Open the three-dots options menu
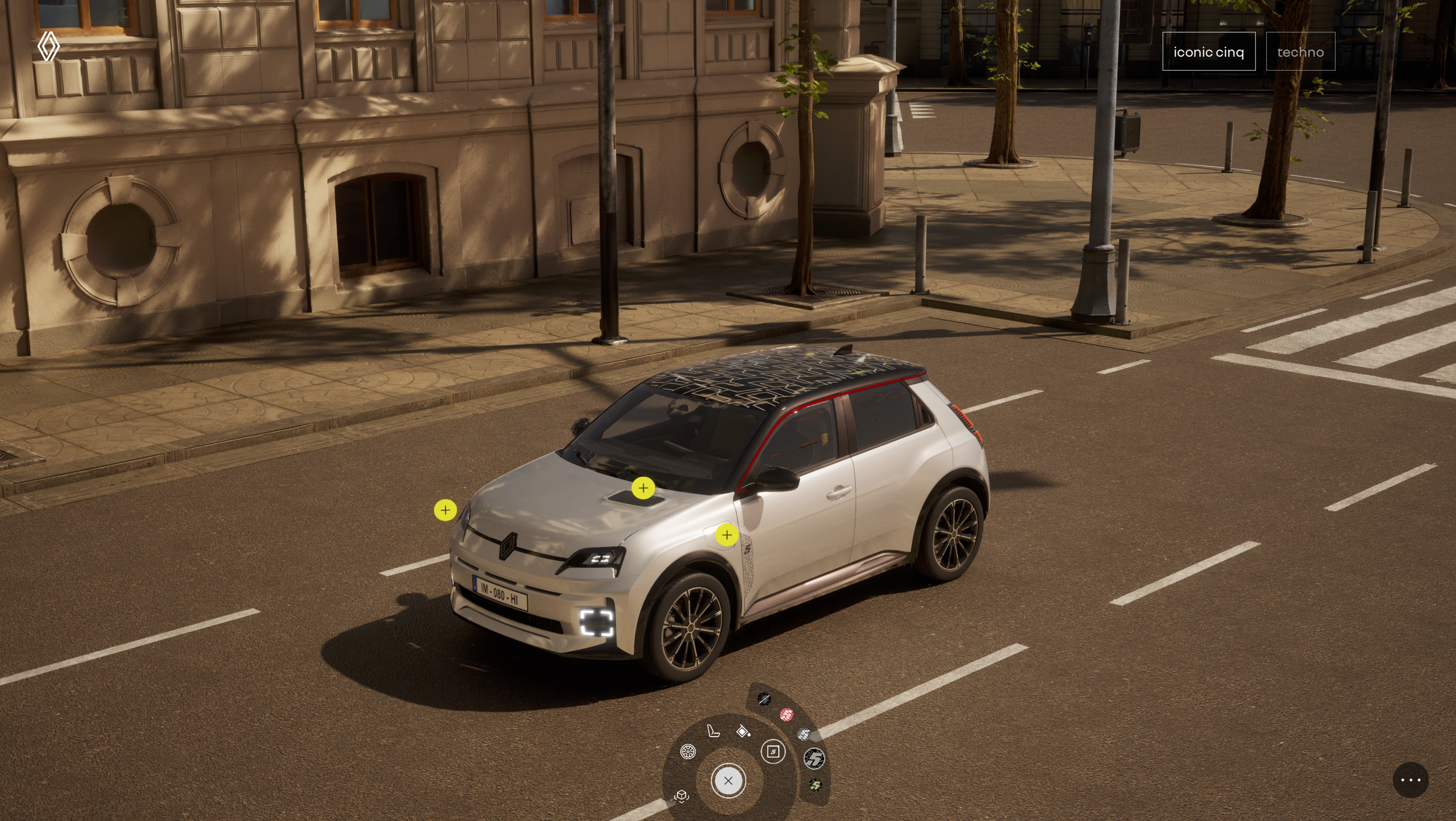The width and height of the screenshot is (1456, 821). click(x=1410, y=780)
